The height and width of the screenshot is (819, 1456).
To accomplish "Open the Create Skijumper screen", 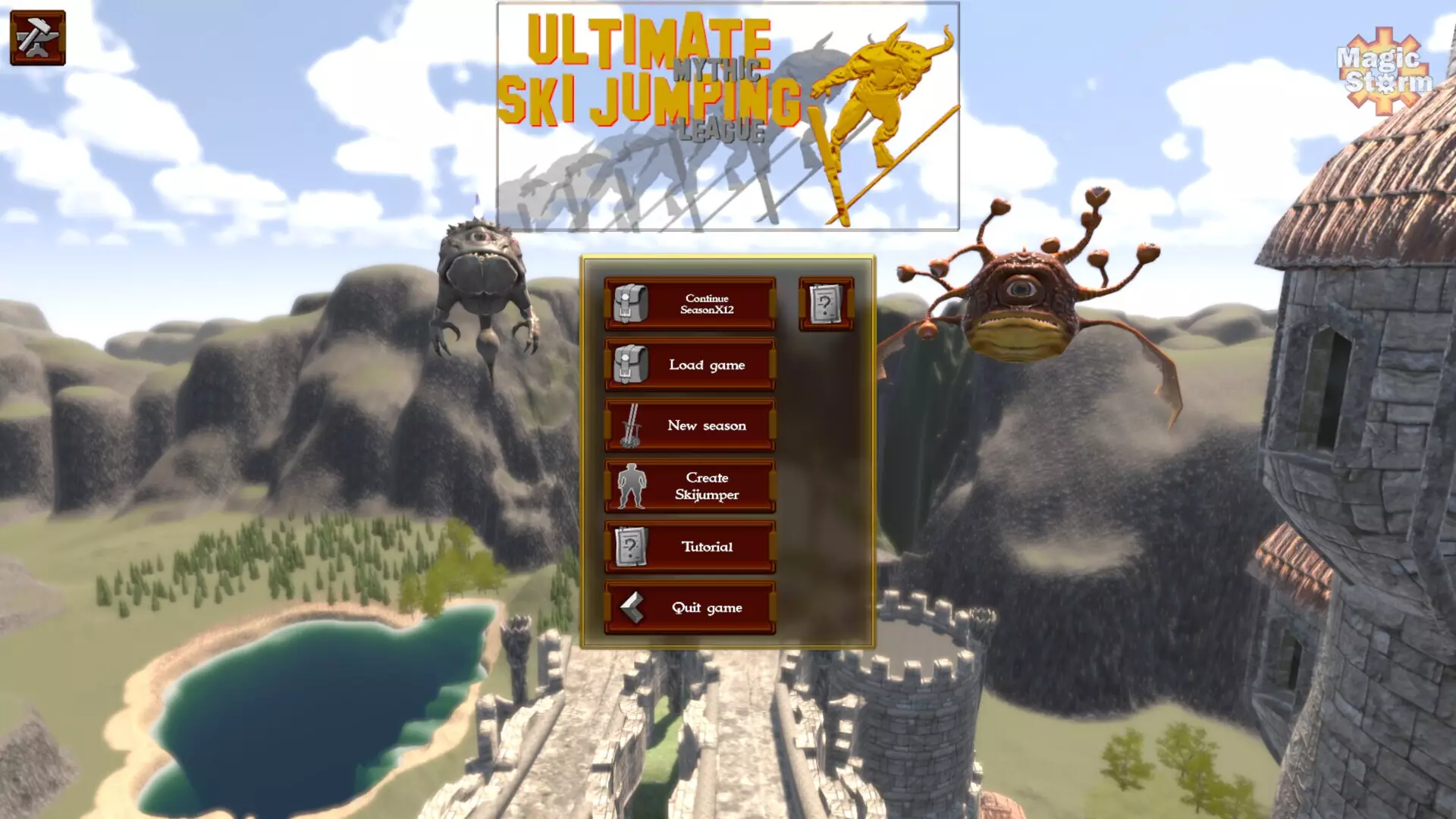I will point(707,486).
